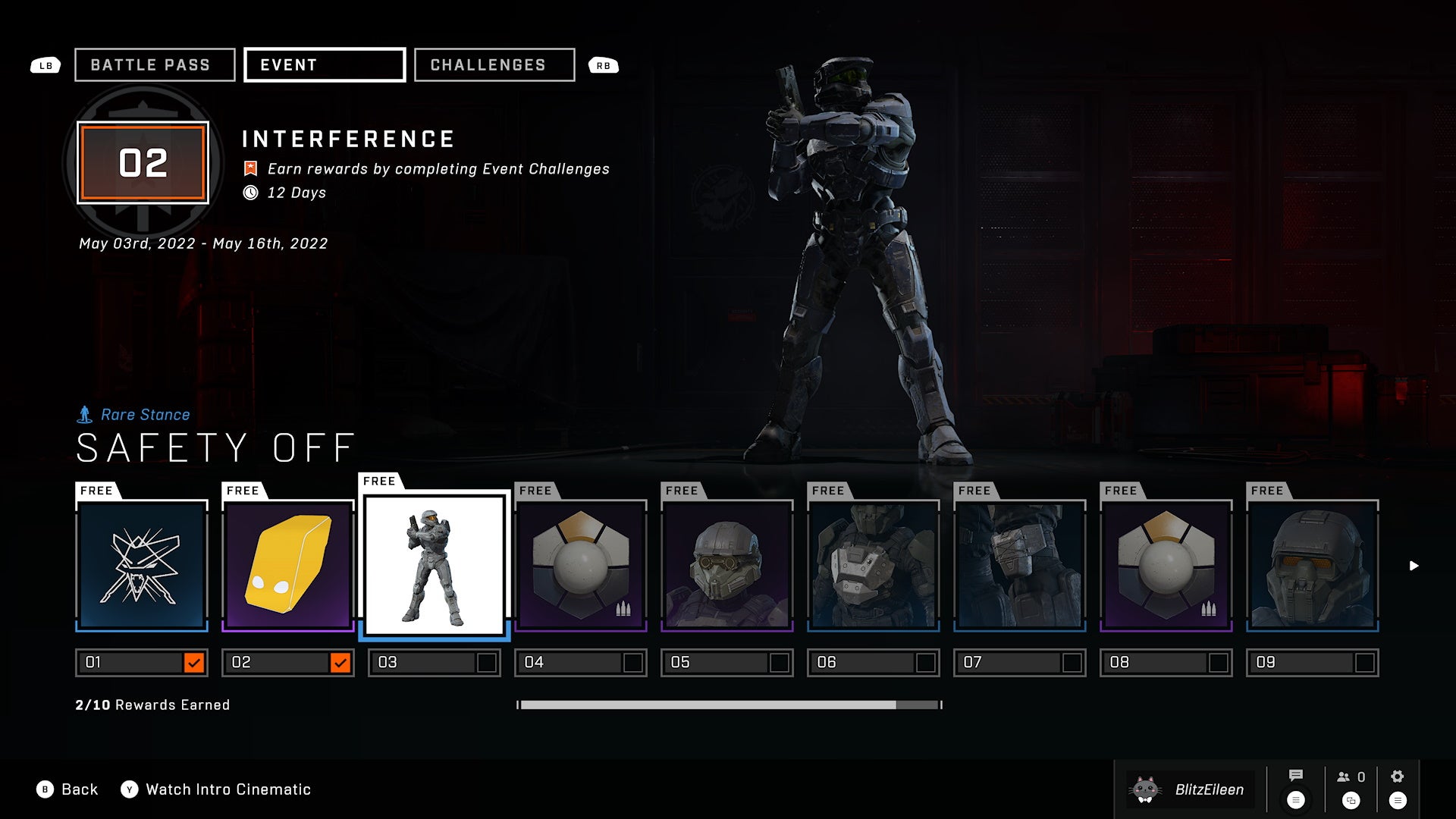Select the event emblem reward in slot 01
Image resolution: width=1456 pixels, height=819 pixels.
coord(141,565)
